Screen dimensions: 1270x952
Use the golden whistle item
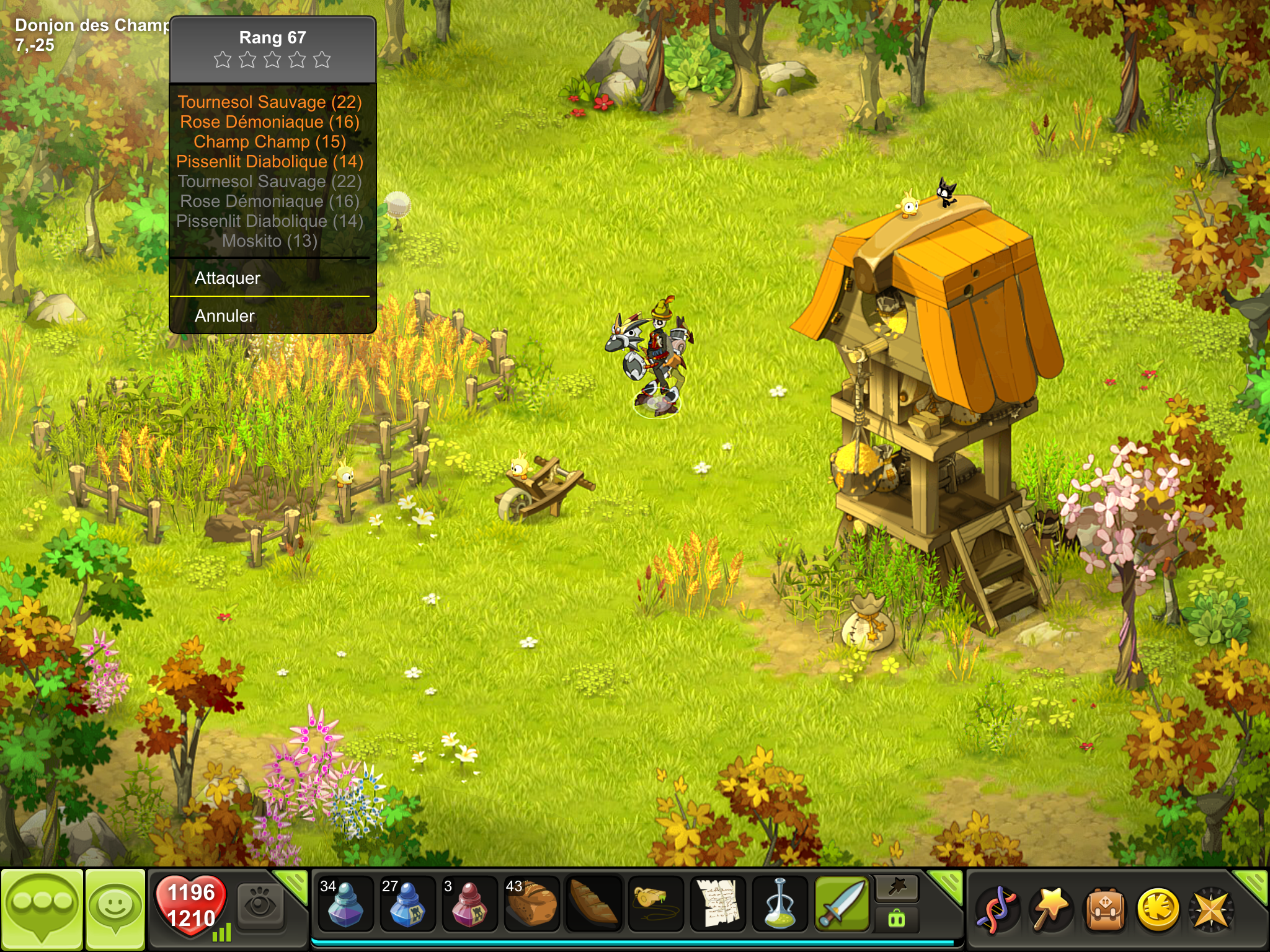655,905
